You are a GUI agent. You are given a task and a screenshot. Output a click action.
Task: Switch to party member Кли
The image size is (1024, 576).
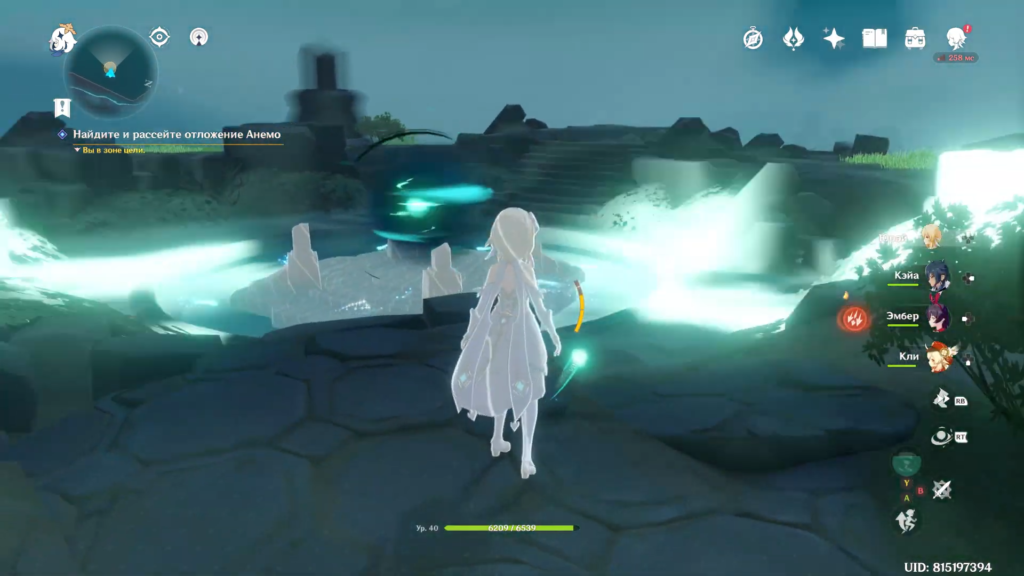(x=938, y=357)
